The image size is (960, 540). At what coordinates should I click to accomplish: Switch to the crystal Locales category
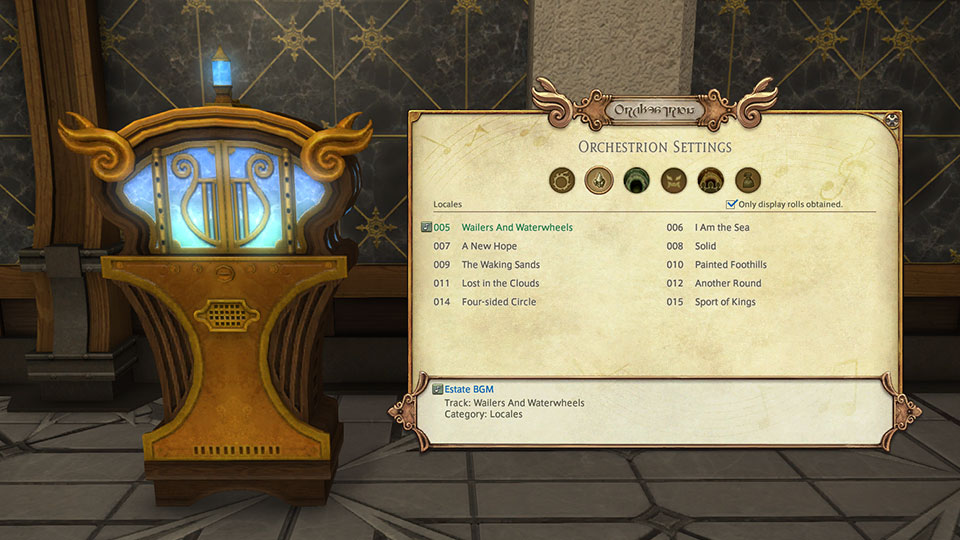598,180
